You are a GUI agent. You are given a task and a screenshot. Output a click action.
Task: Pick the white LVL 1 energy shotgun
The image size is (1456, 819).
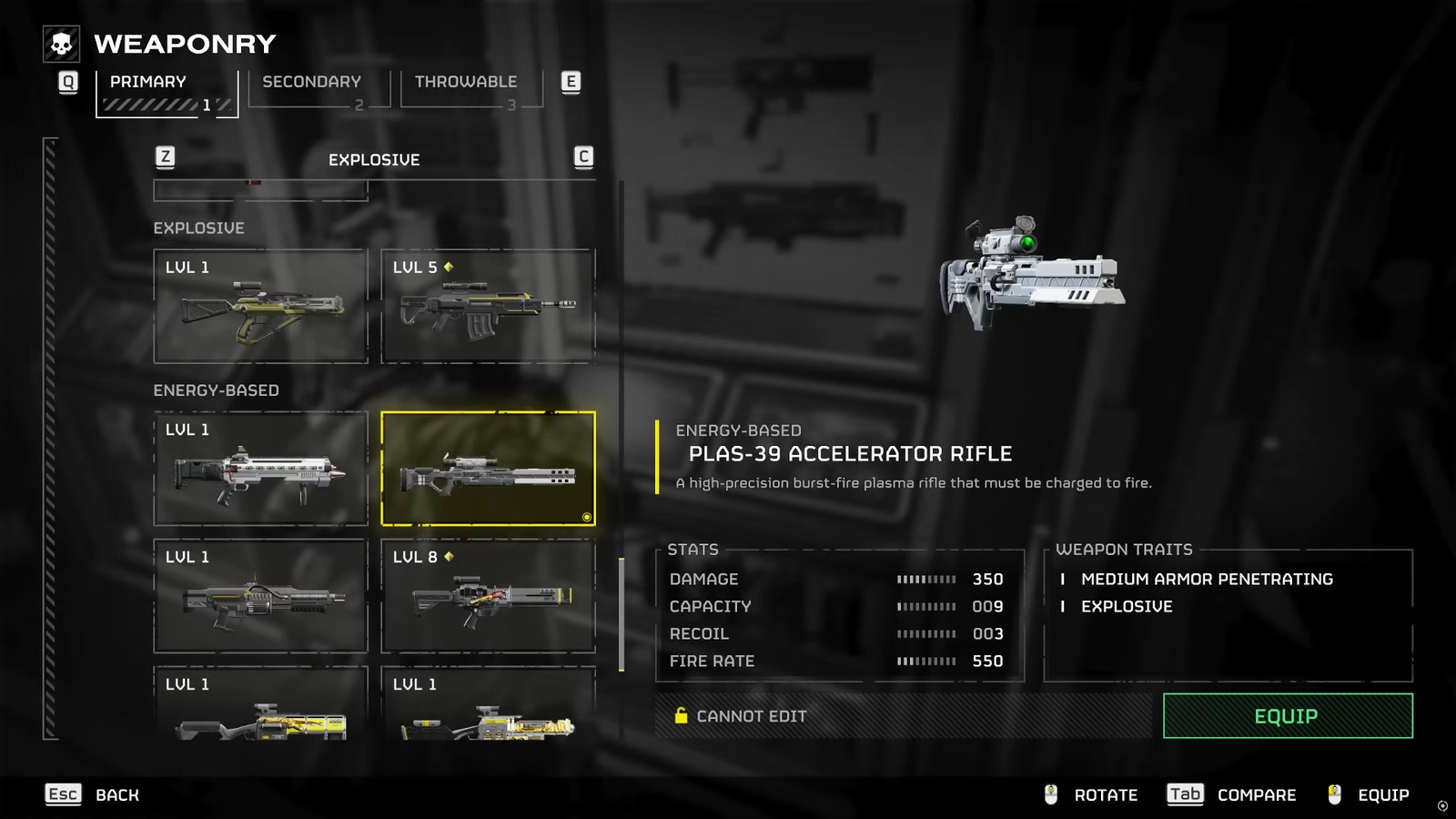pyautogui.click(x=260, y=469)
